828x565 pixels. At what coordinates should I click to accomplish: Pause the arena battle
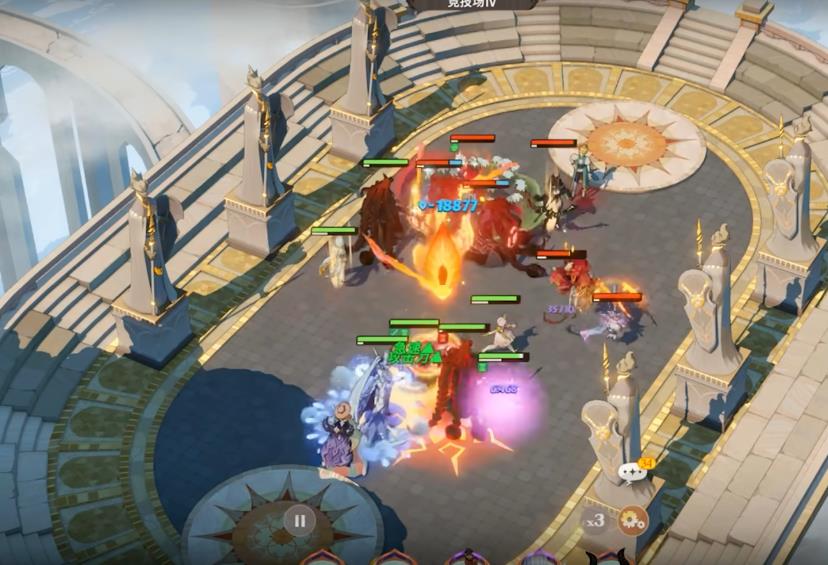click(x=299, y=520)
